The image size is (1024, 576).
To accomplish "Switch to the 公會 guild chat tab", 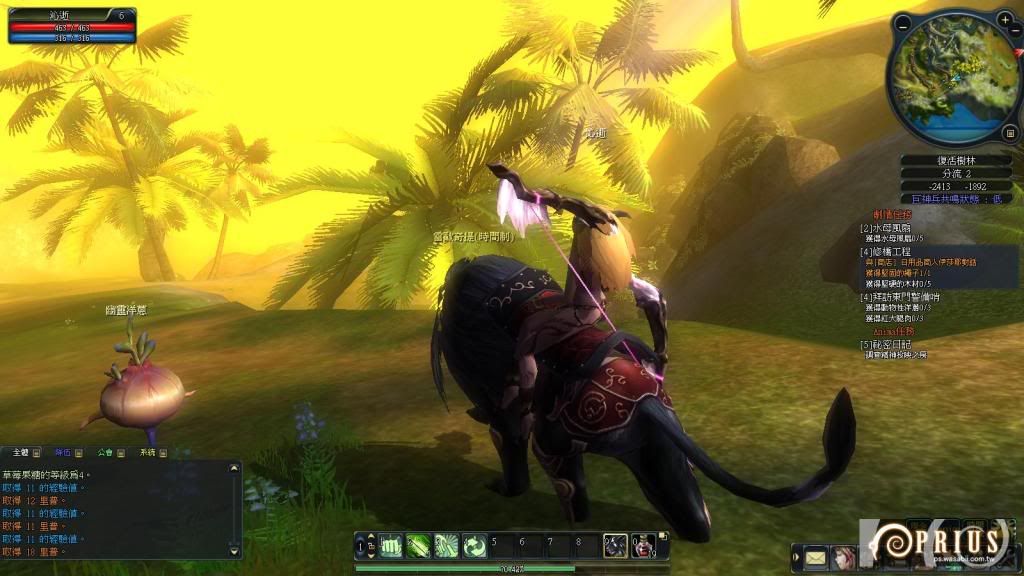I will 104,453.
